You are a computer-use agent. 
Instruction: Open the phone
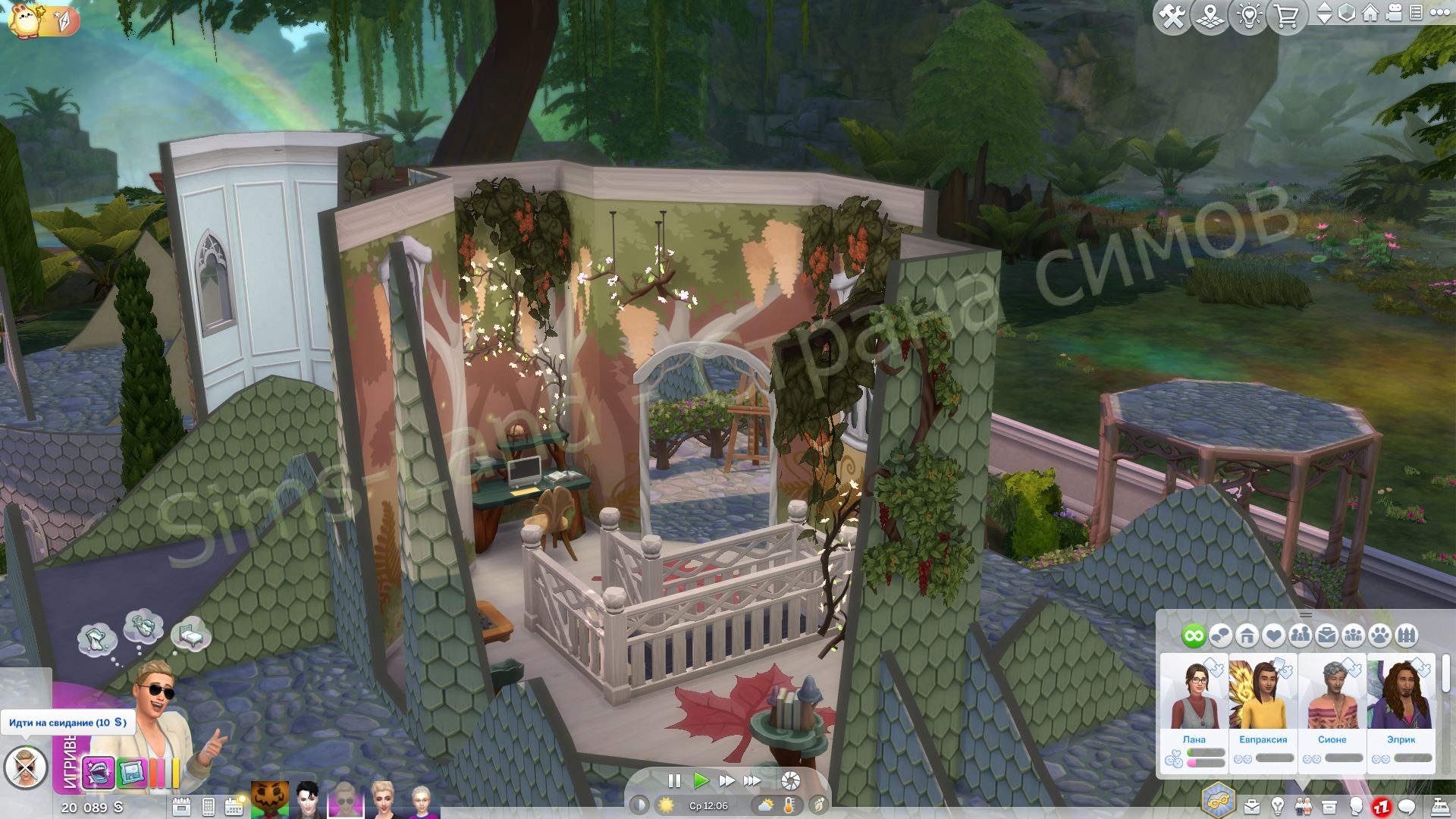[209, 806]
